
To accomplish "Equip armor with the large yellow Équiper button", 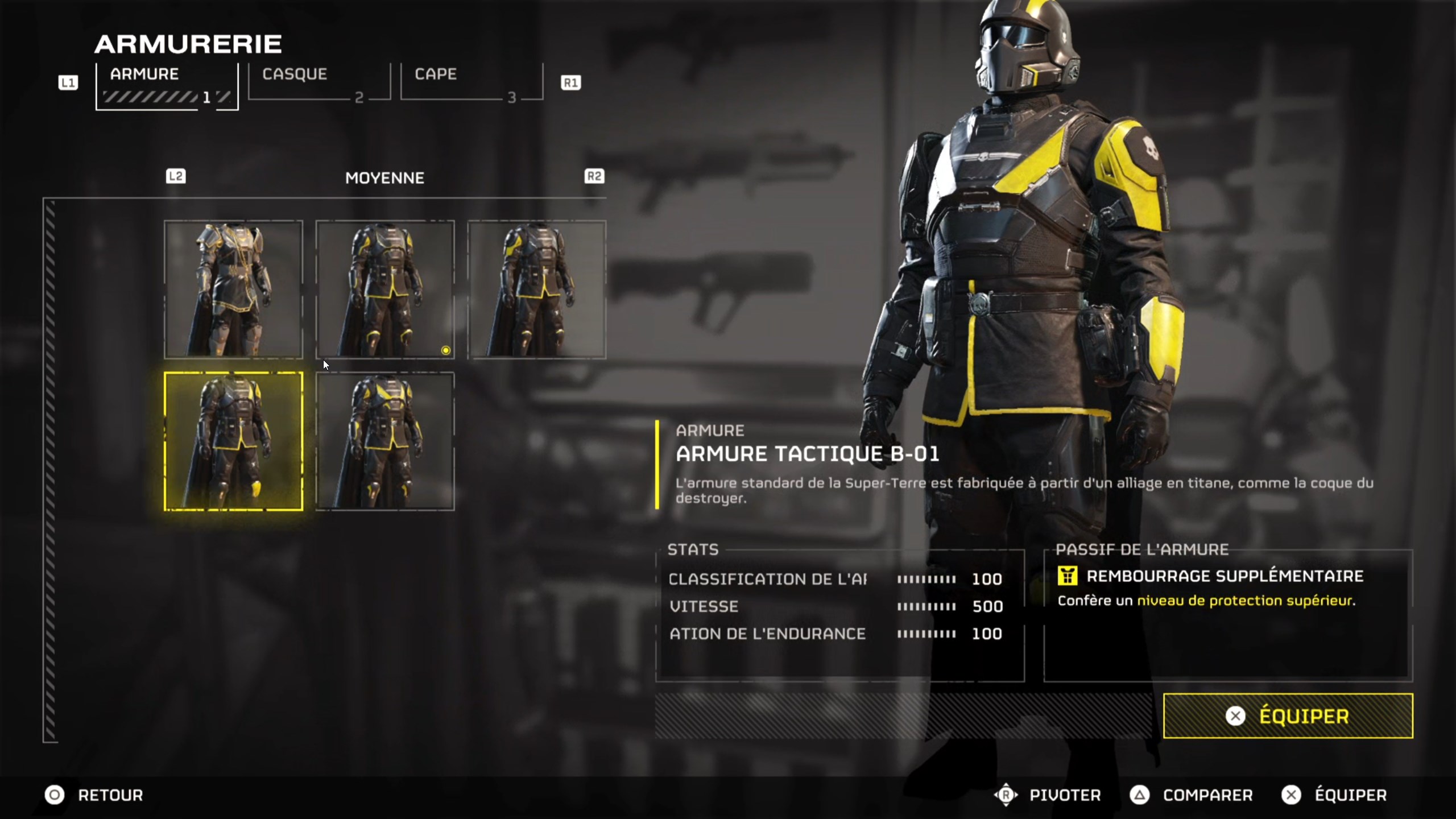I will click(x=1288, y=716).
